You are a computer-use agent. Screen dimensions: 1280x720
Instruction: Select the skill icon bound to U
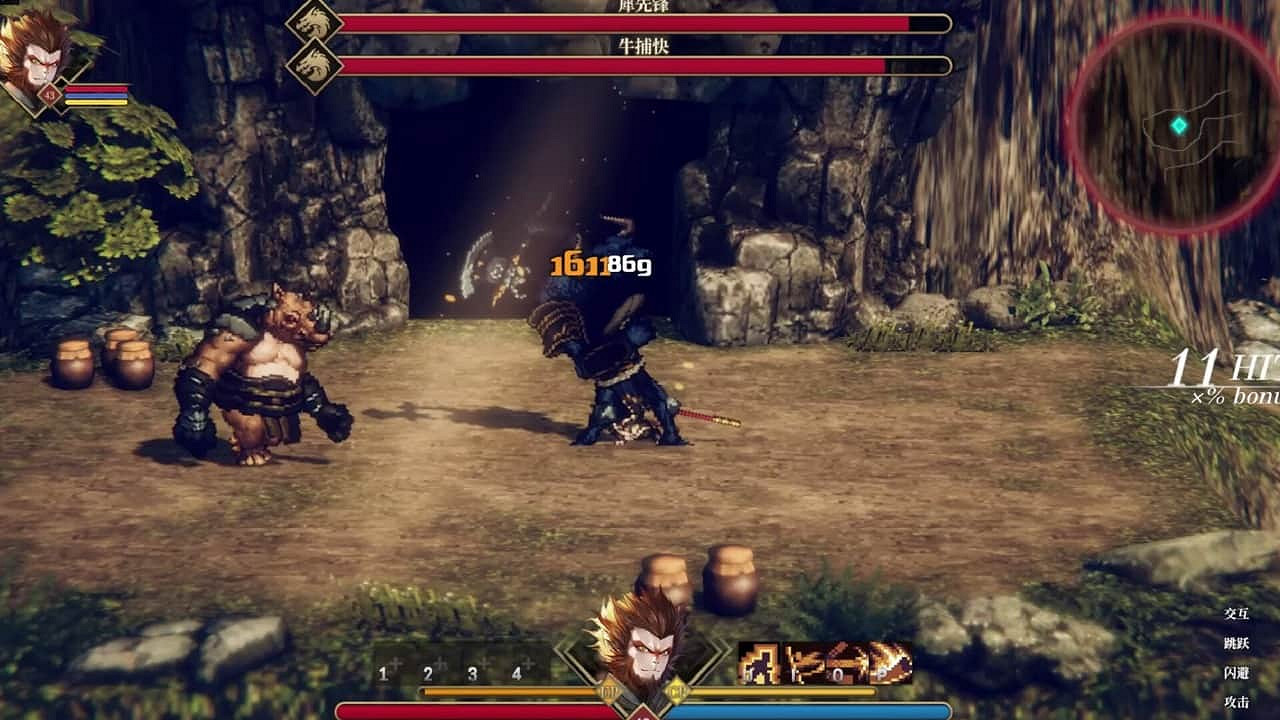tap(758, 660)
